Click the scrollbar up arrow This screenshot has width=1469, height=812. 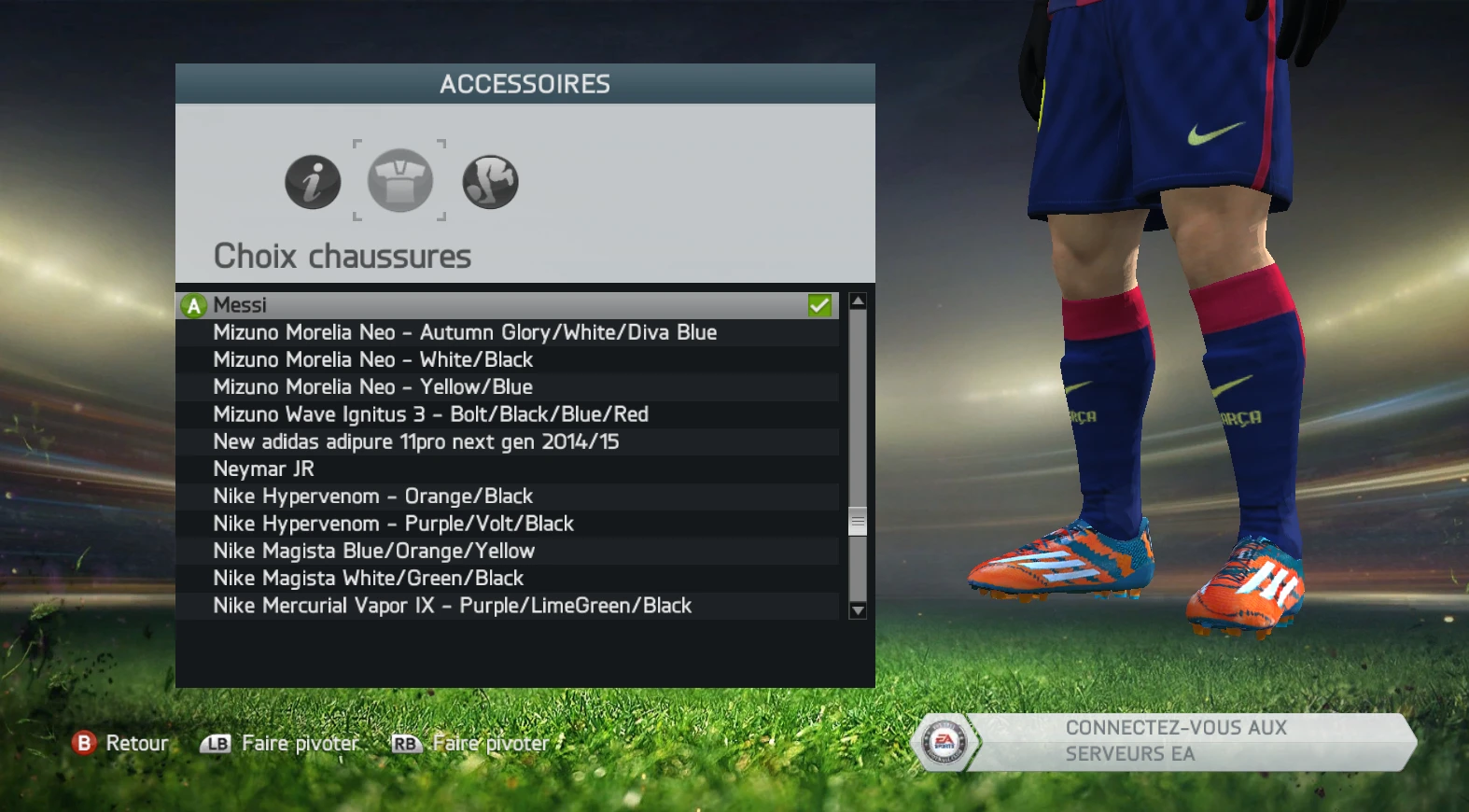(856, 300)
